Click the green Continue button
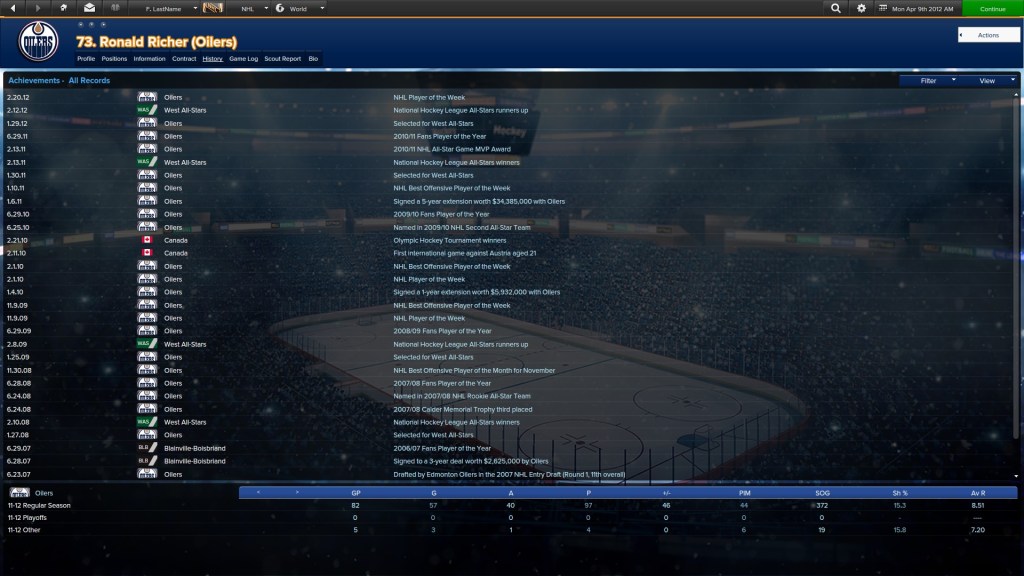Viewport: 1024px width, 576px height. click(992, 8)
